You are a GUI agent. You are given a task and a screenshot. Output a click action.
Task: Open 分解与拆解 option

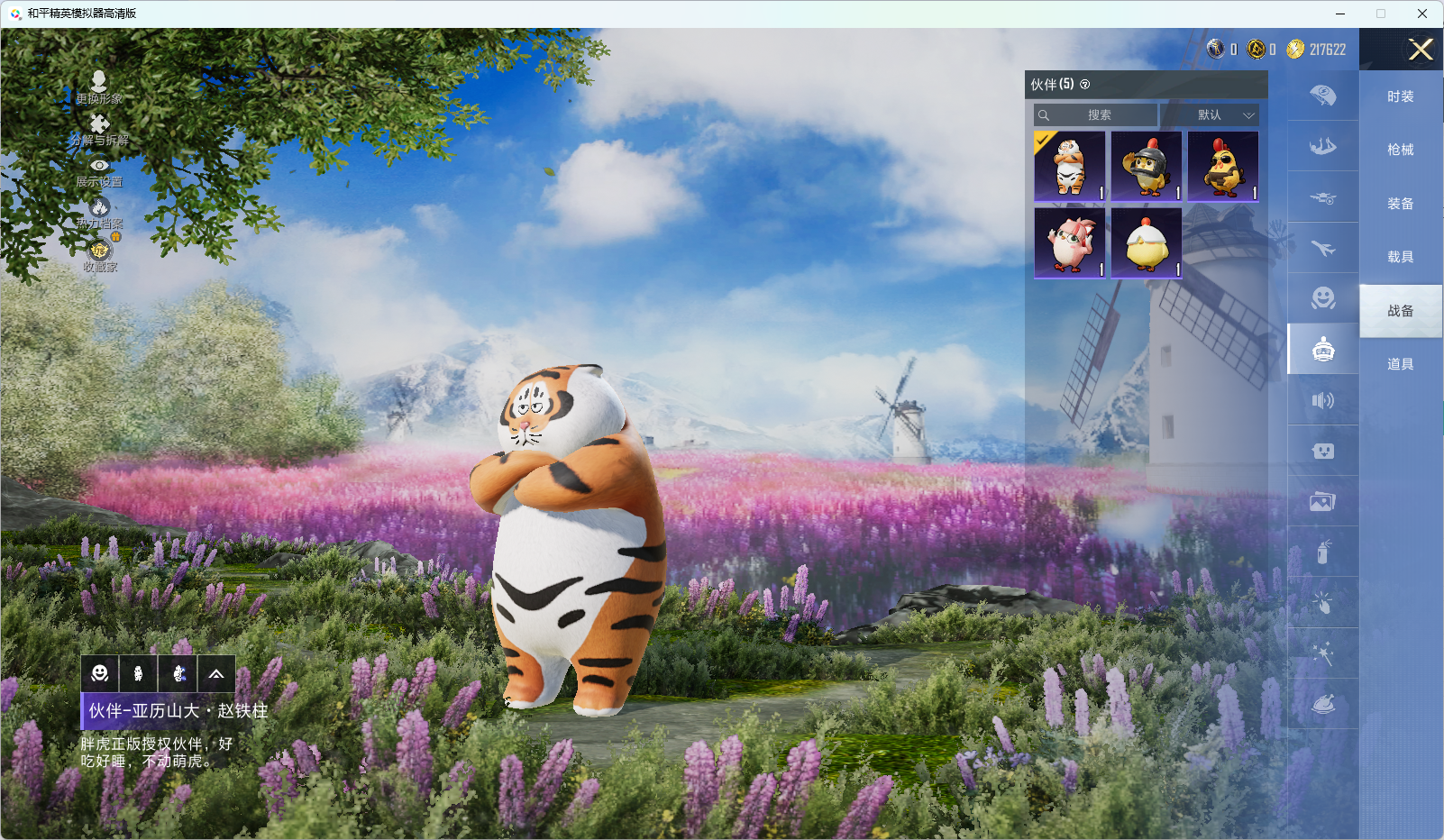pyautogui.click(x=99, y=130)
